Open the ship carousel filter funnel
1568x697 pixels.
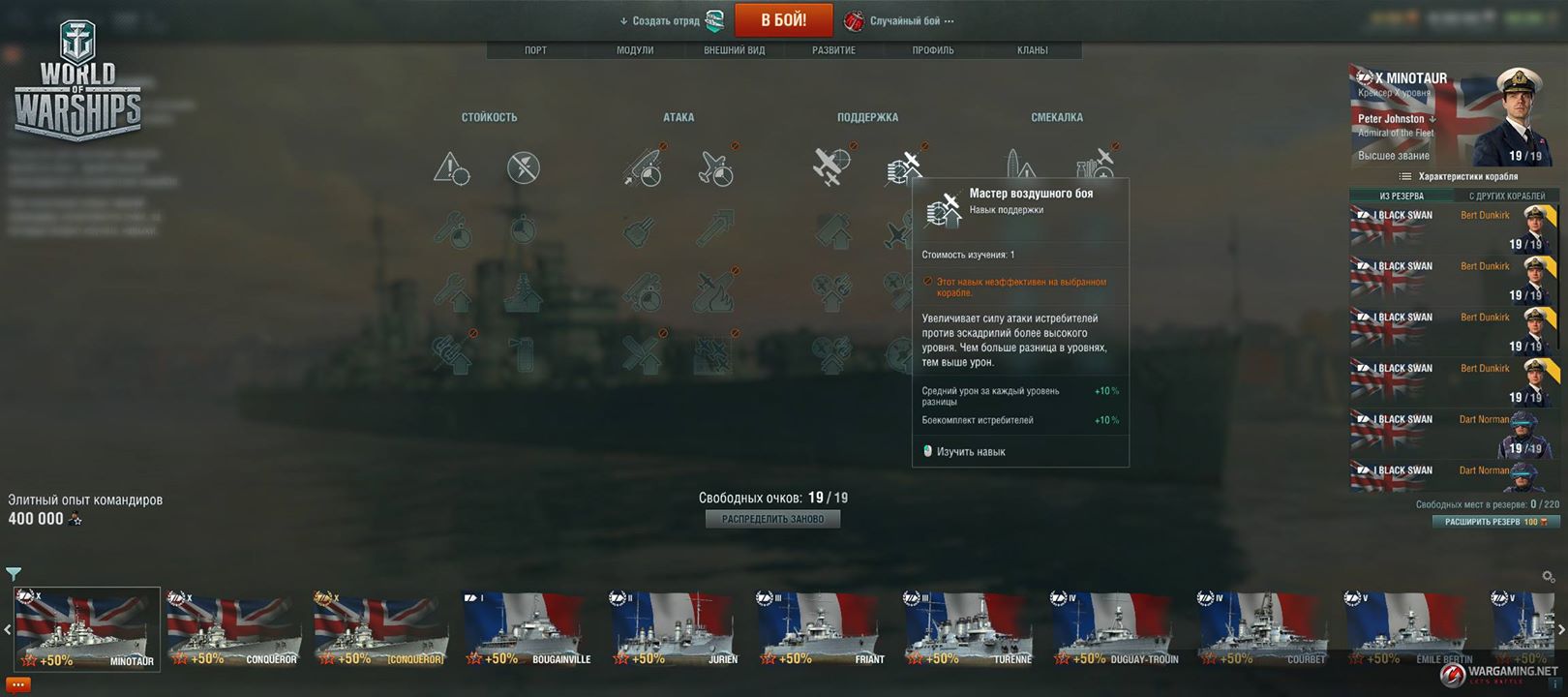pyautogui.click(x=14, y=574)
